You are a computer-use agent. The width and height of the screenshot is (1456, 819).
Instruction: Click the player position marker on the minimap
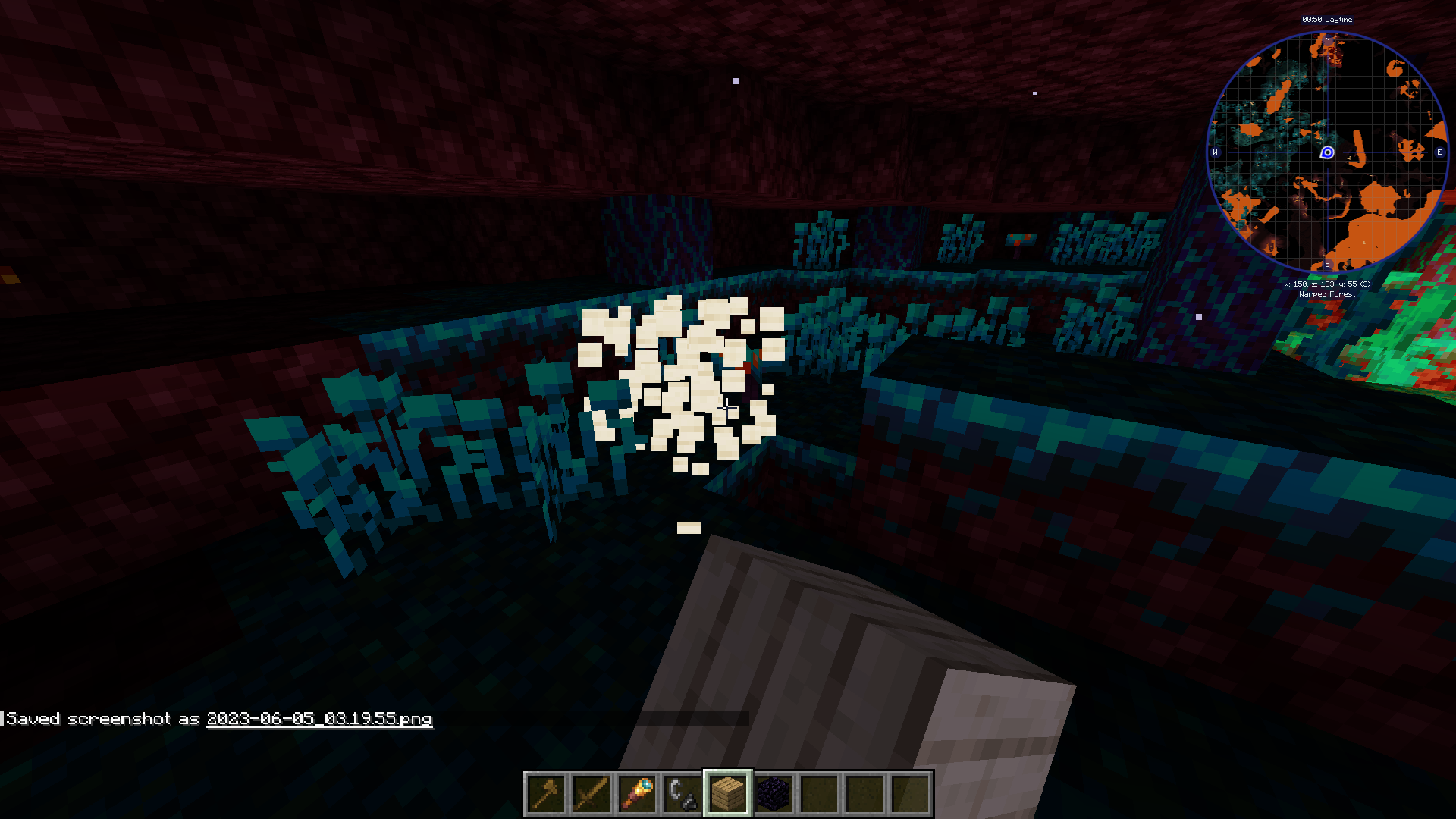pyautogui.click(x=1326, y=153)
